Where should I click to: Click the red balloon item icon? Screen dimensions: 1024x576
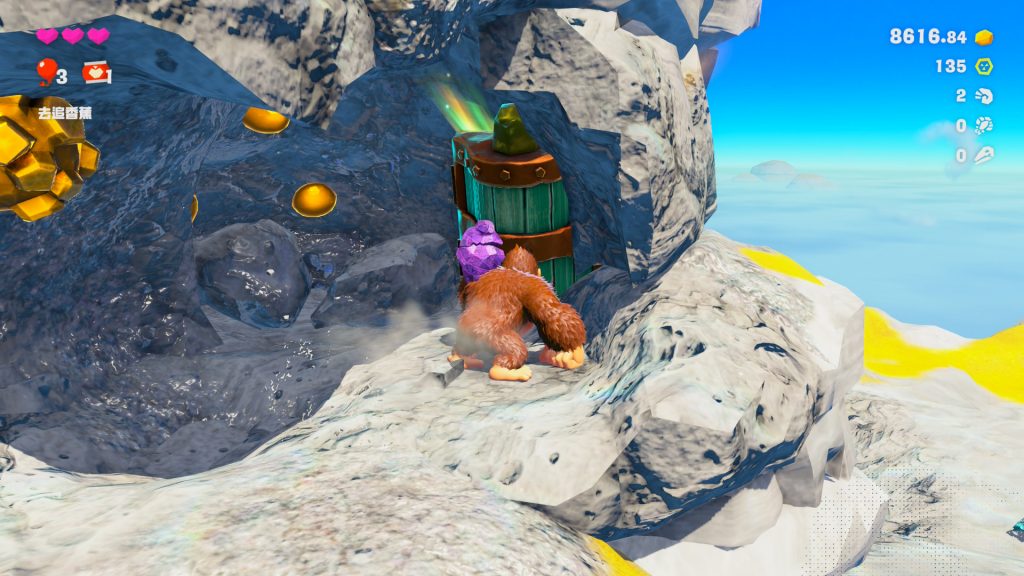pyautogui.click(x=46, y=70)
